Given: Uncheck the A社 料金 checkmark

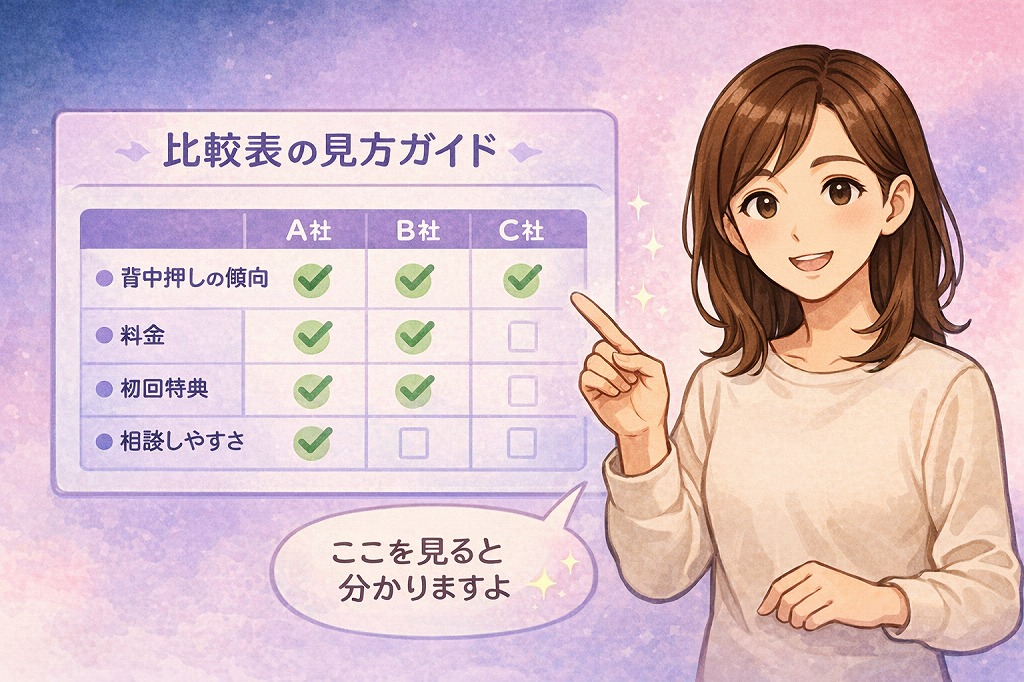Looking at the screenshot, I should pyautogui.click(x=312, y=336).
